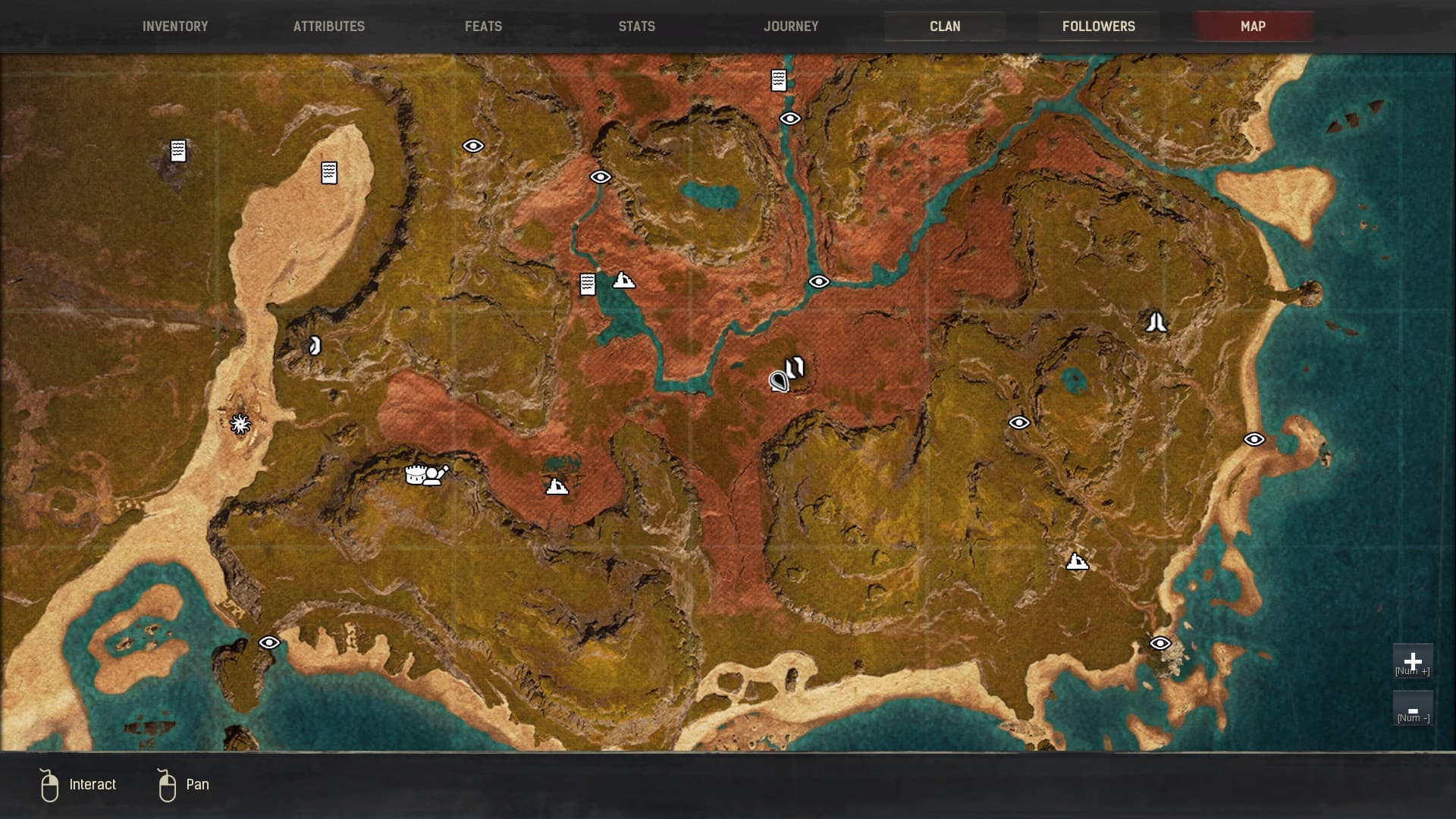Click the Map tab

[x=1253, y=27]
